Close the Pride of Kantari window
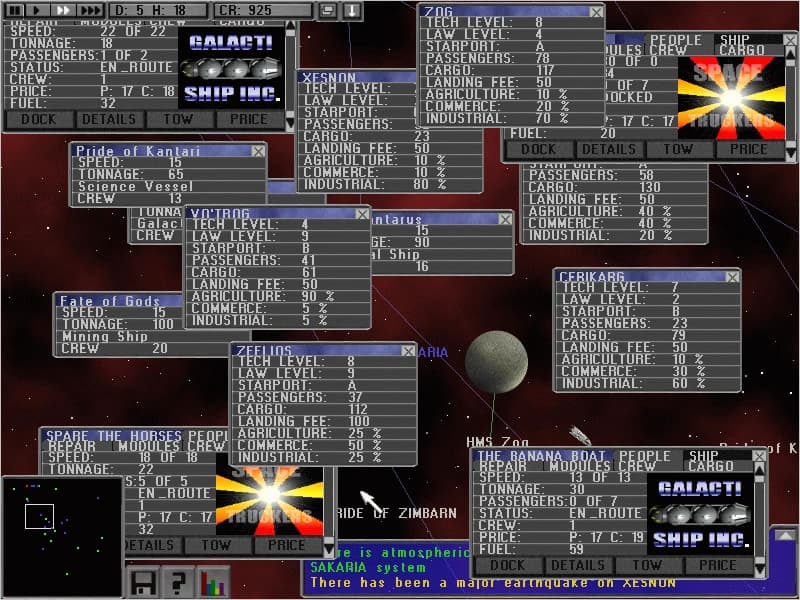 258,151
